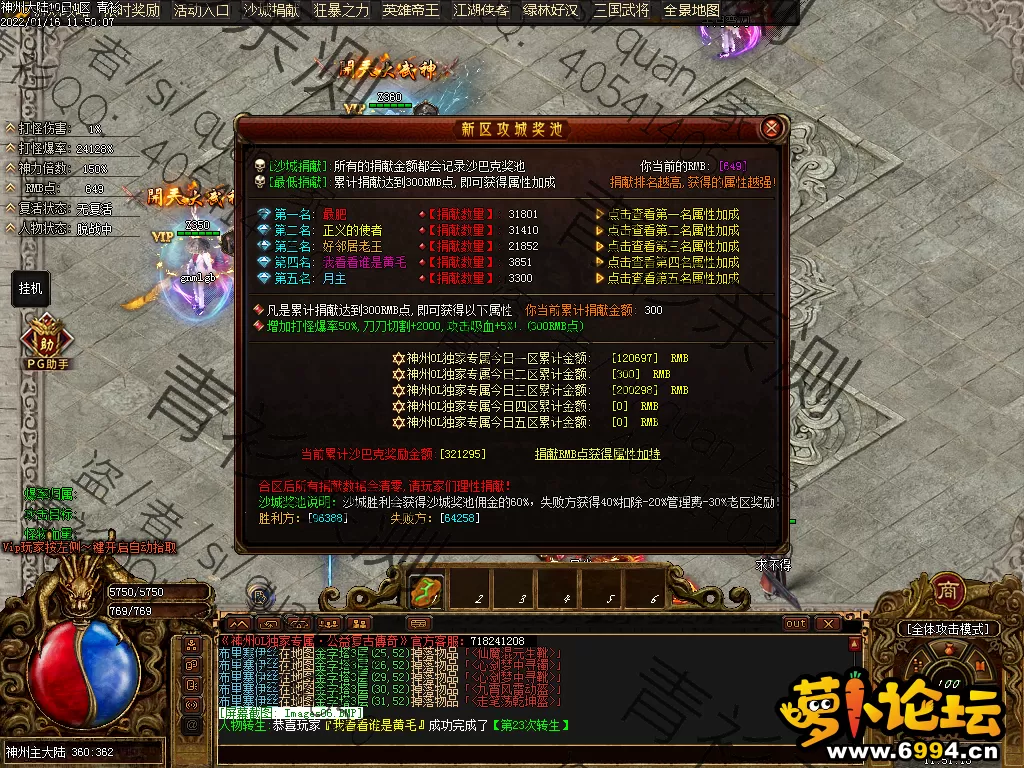The image size is (1024, 768).
Task: Close the chat panel with X
Action: pos(828,624)
